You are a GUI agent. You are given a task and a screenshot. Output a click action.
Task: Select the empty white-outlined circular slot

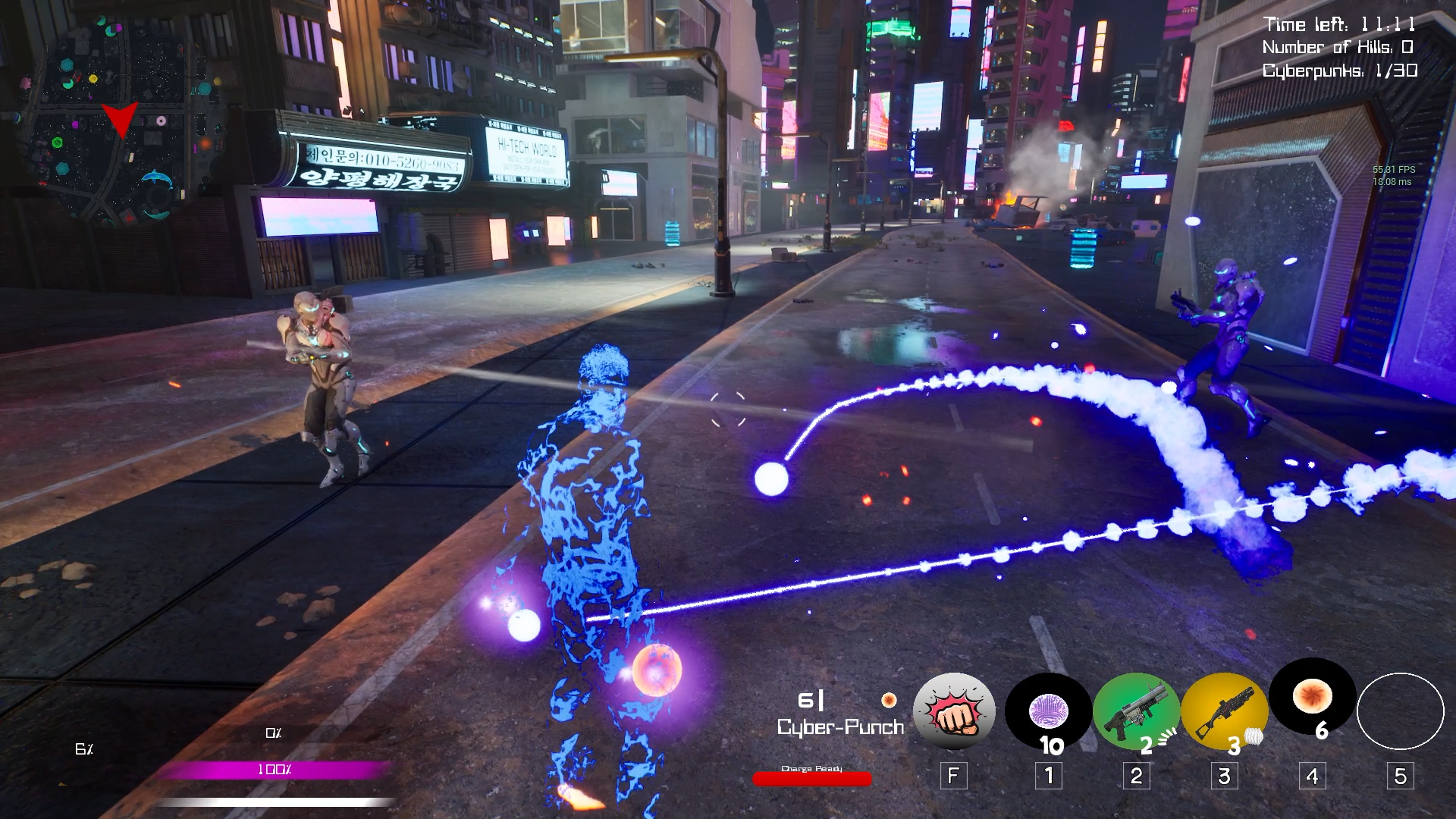coord(1400,712)
